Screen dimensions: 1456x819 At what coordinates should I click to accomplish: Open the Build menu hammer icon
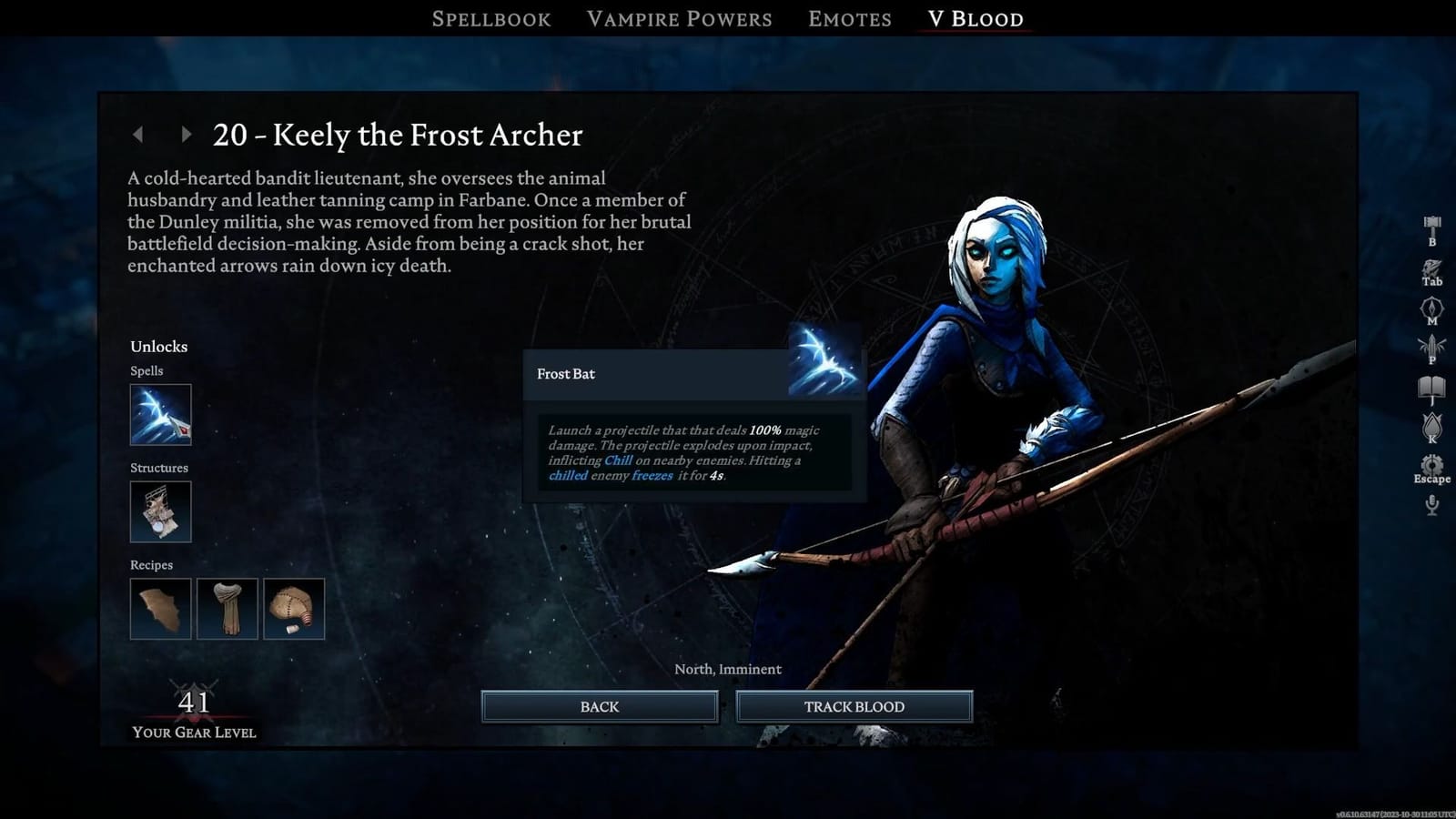(1431, 221)
